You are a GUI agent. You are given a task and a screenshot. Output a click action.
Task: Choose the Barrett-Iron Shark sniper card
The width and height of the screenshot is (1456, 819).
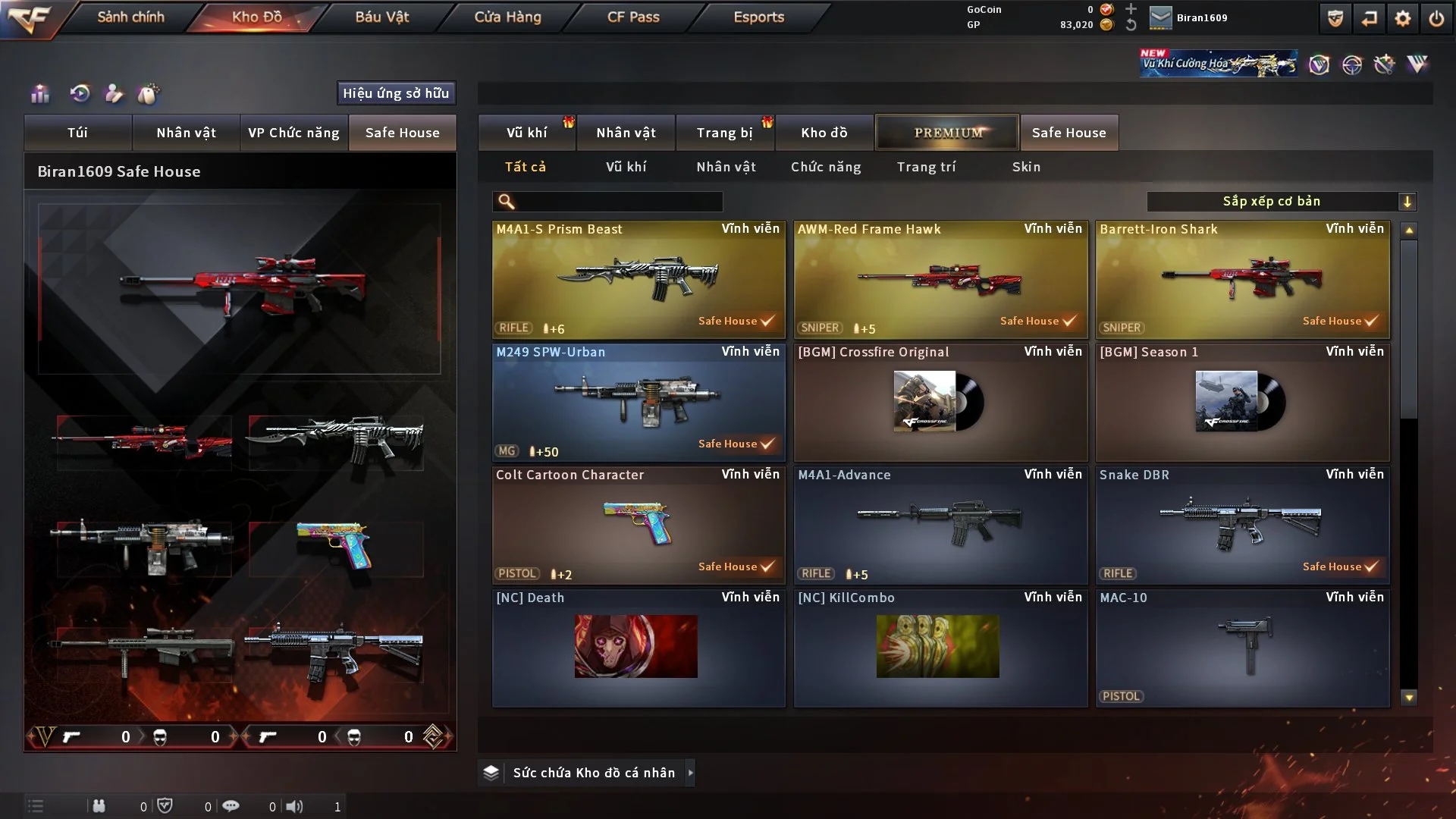point(1242,279)
